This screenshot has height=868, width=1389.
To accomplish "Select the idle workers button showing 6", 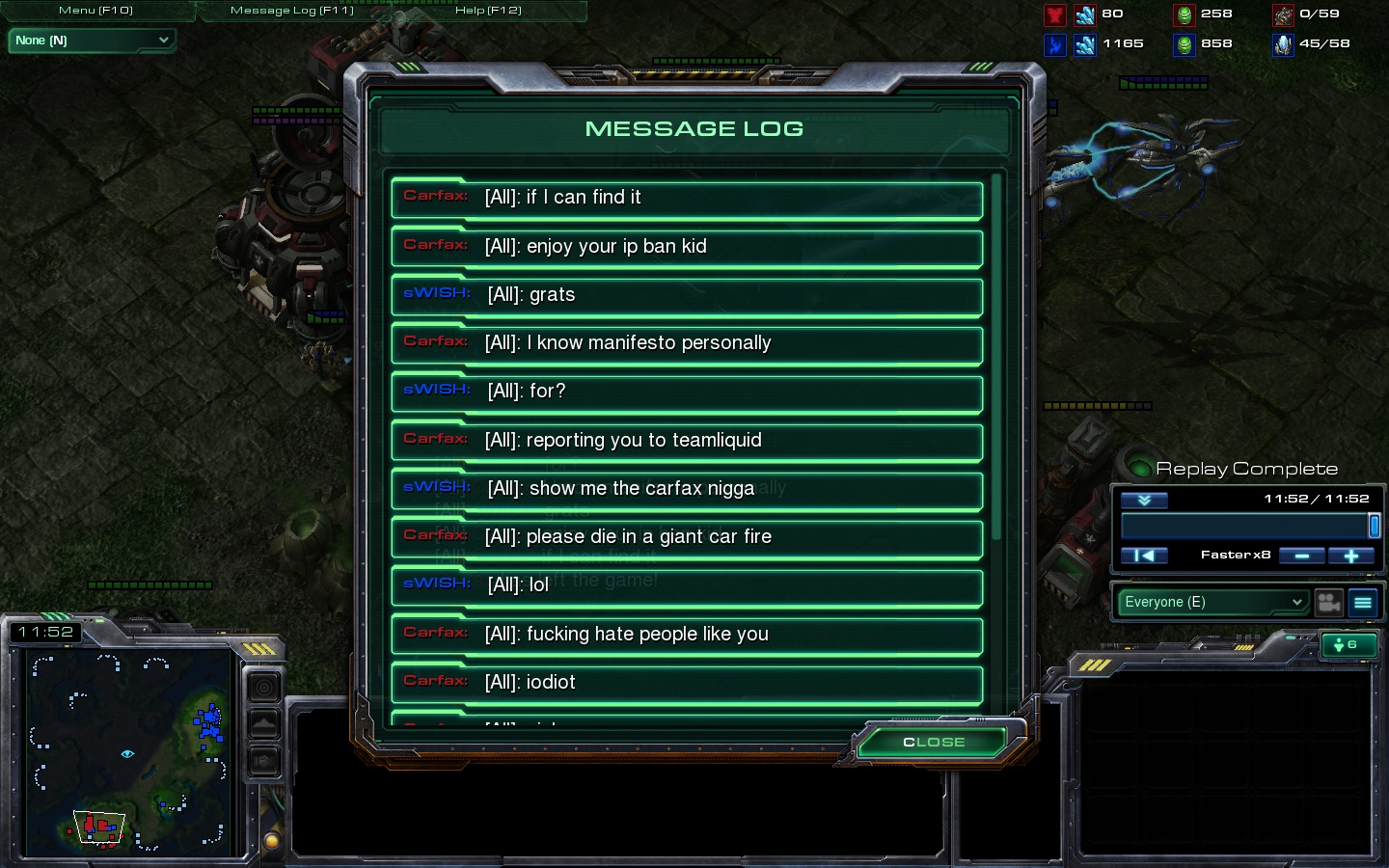I will click(x=1348, y=645).
